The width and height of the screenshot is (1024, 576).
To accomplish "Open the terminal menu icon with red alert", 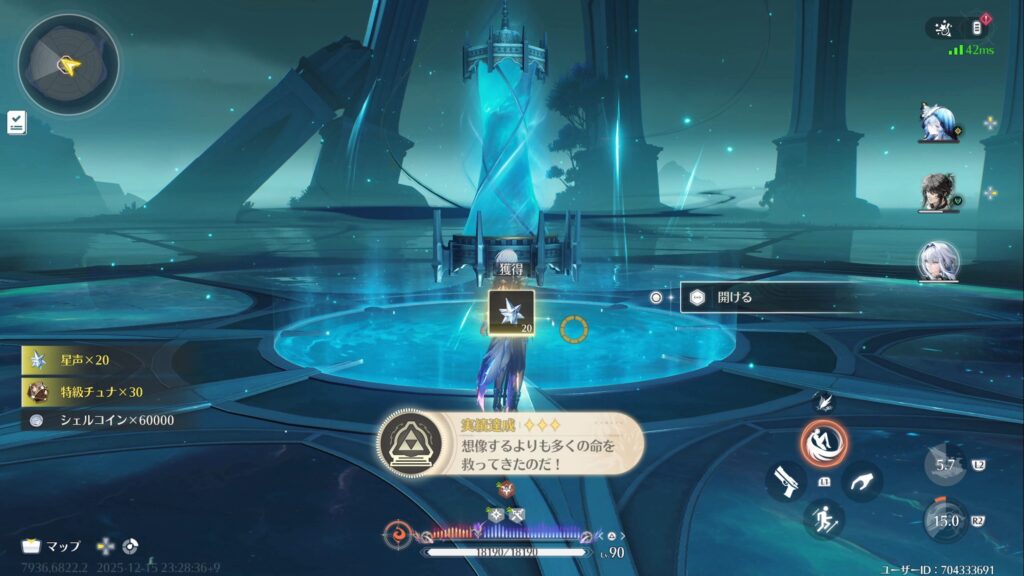I will tap(977, 28).
